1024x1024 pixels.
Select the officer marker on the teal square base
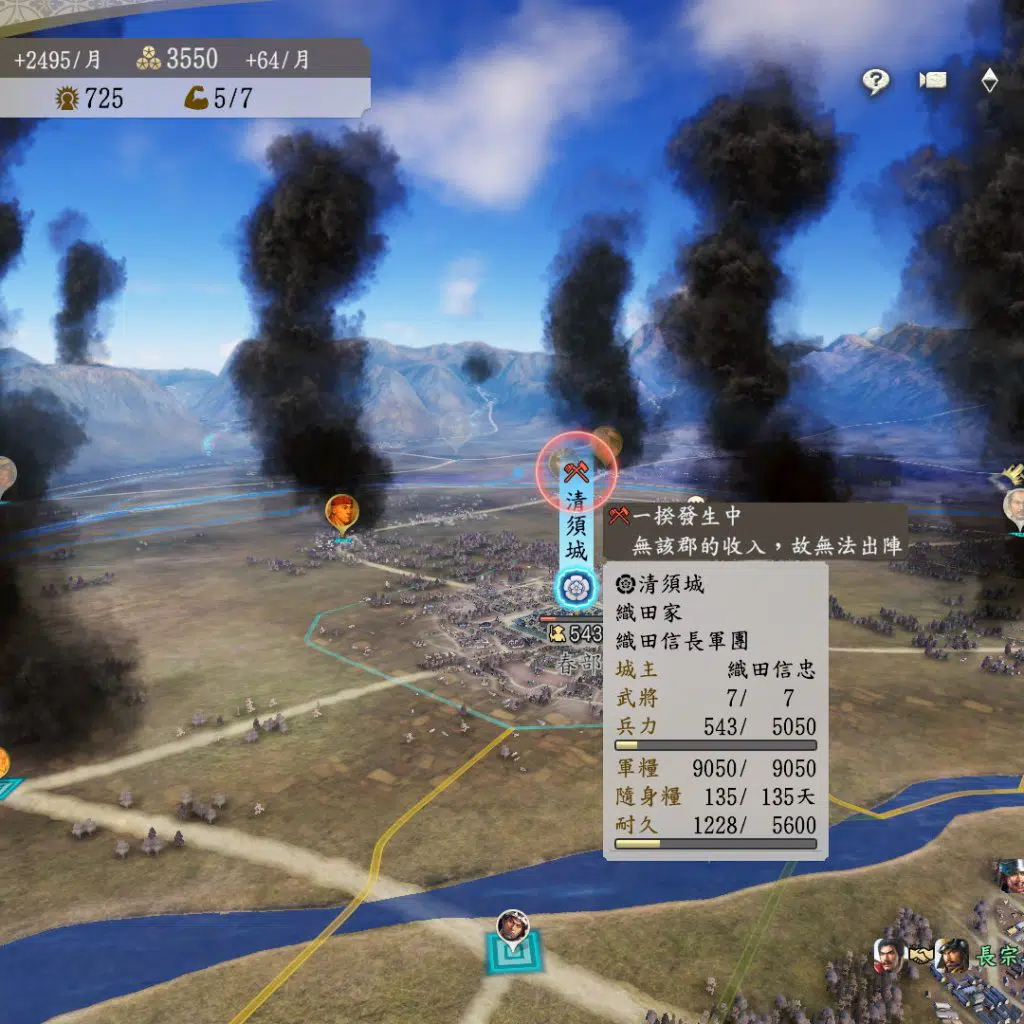pos(513,928)
